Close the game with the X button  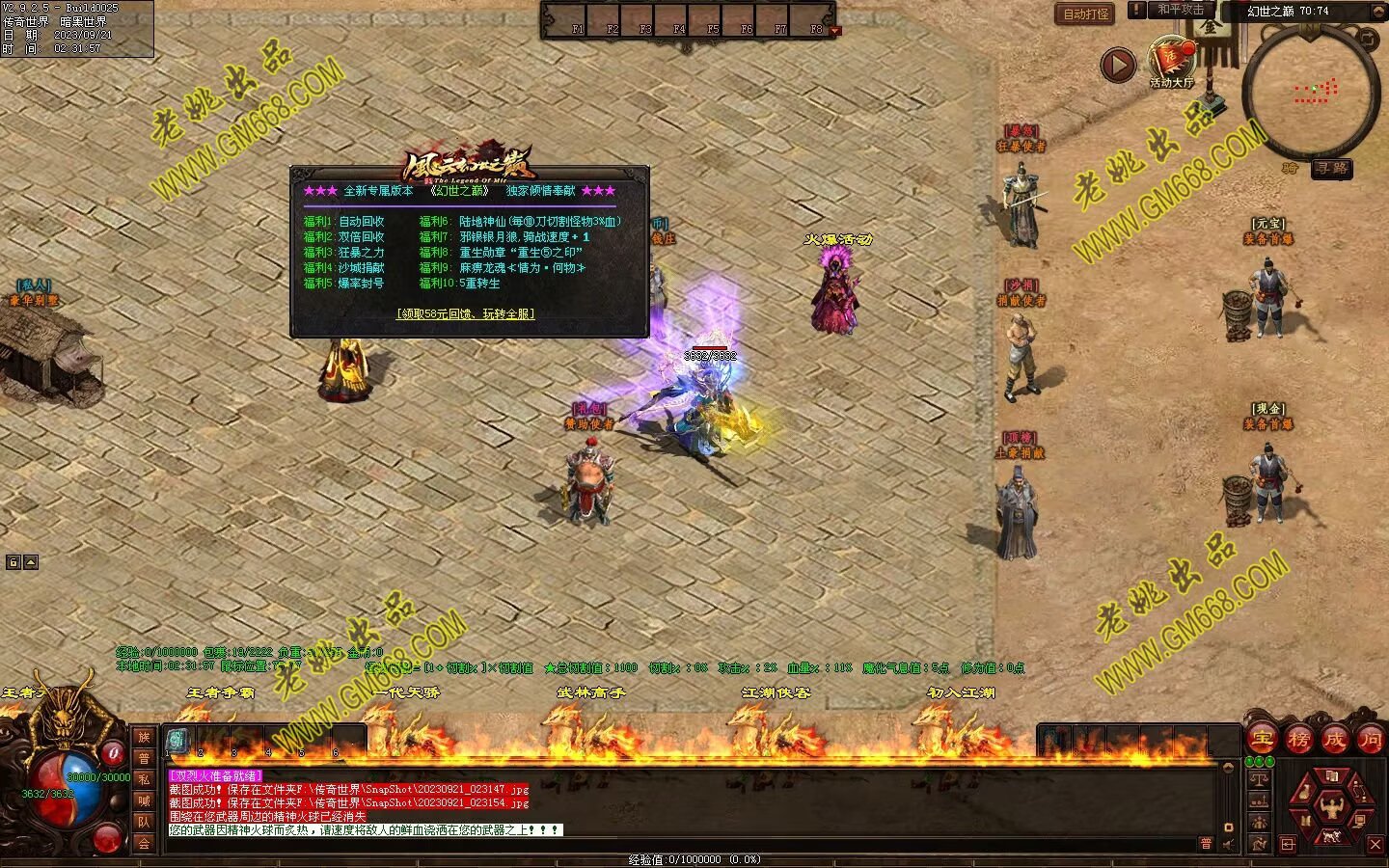[x=1375, y=845]
